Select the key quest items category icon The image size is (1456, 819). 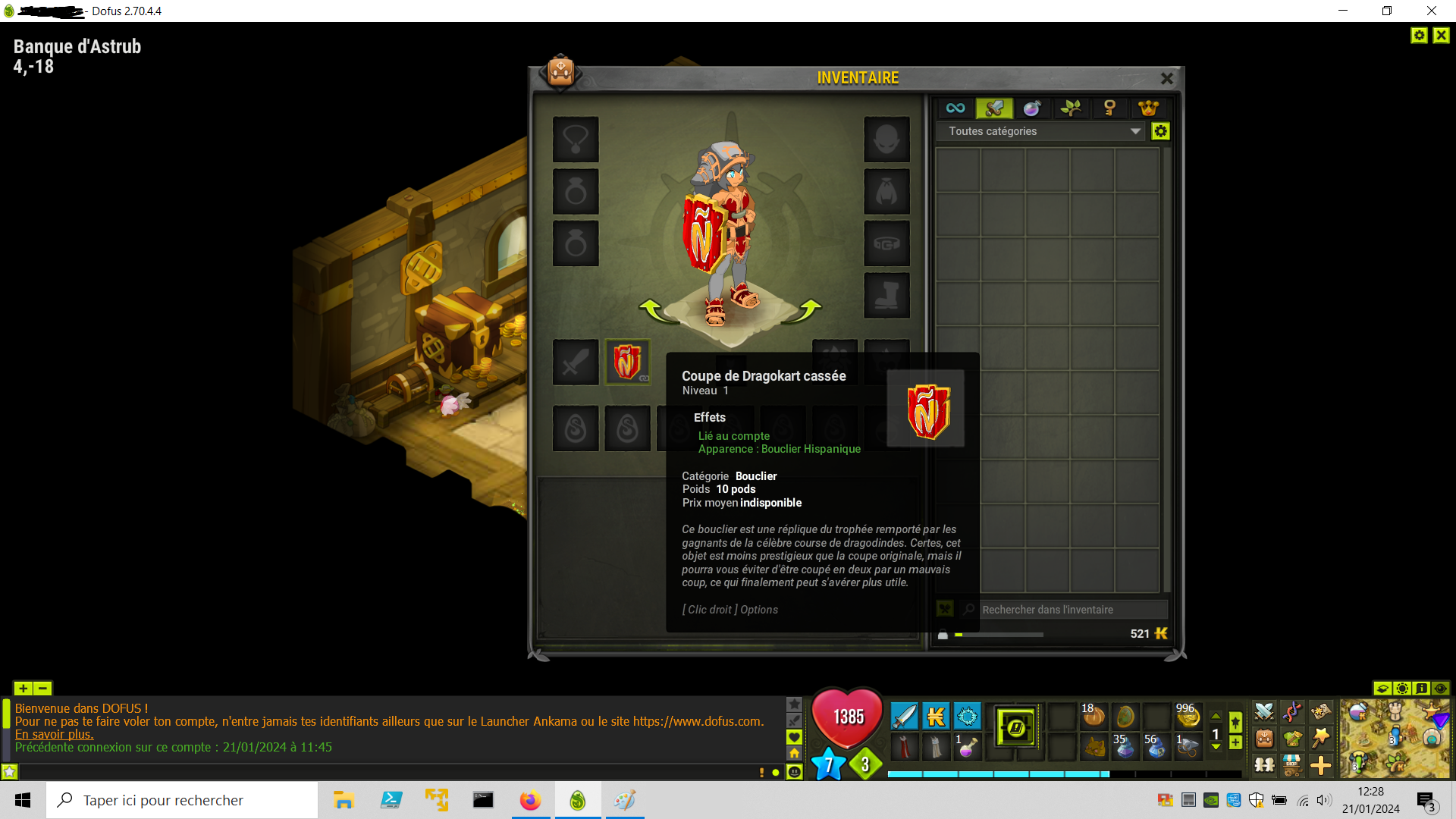[x=1110, y=108]
